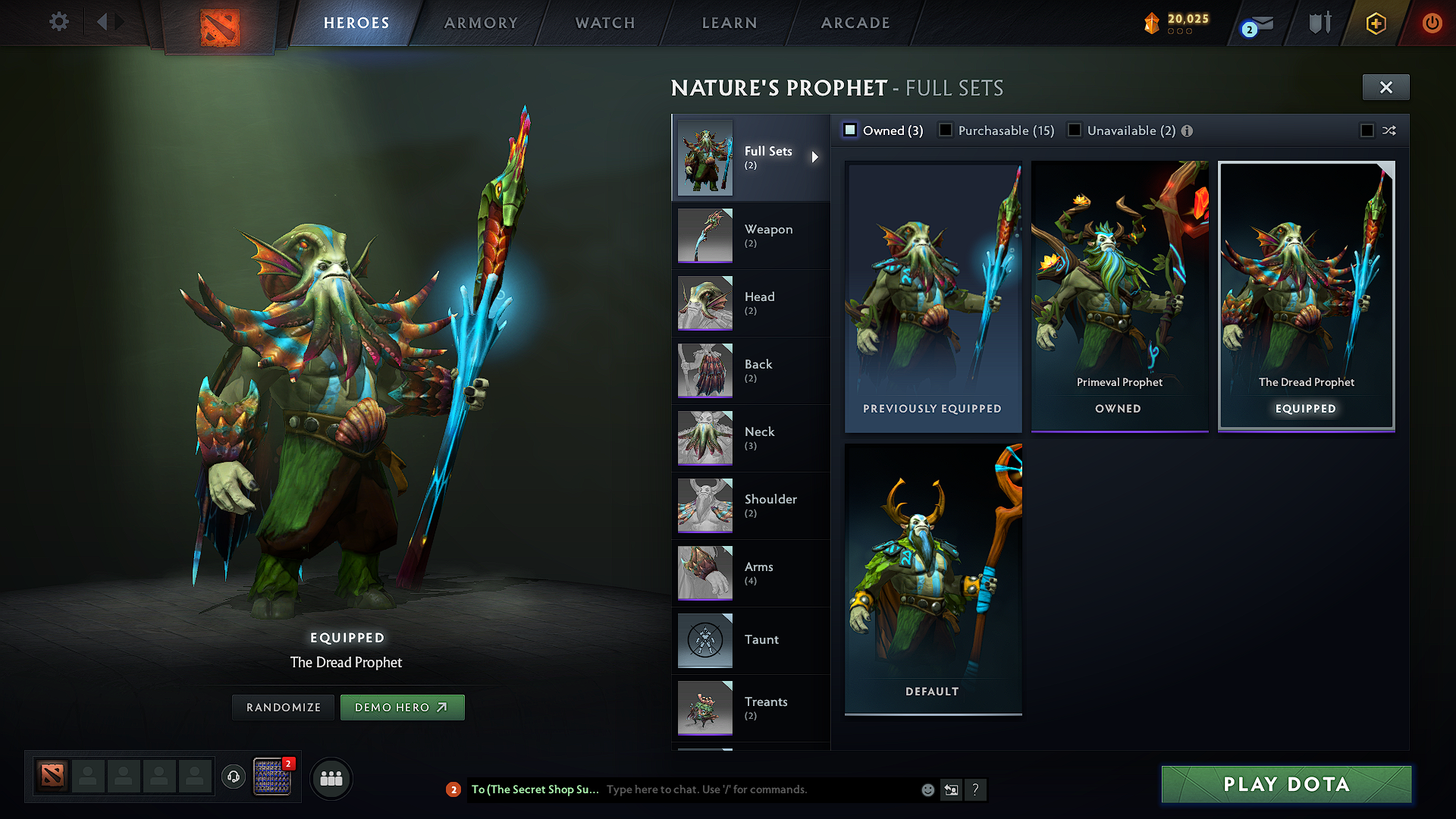Image resolution: width=1456 pixels, height=819 pixels.
Task: Start a match with Play Dota
Action: pos(1286,784)
